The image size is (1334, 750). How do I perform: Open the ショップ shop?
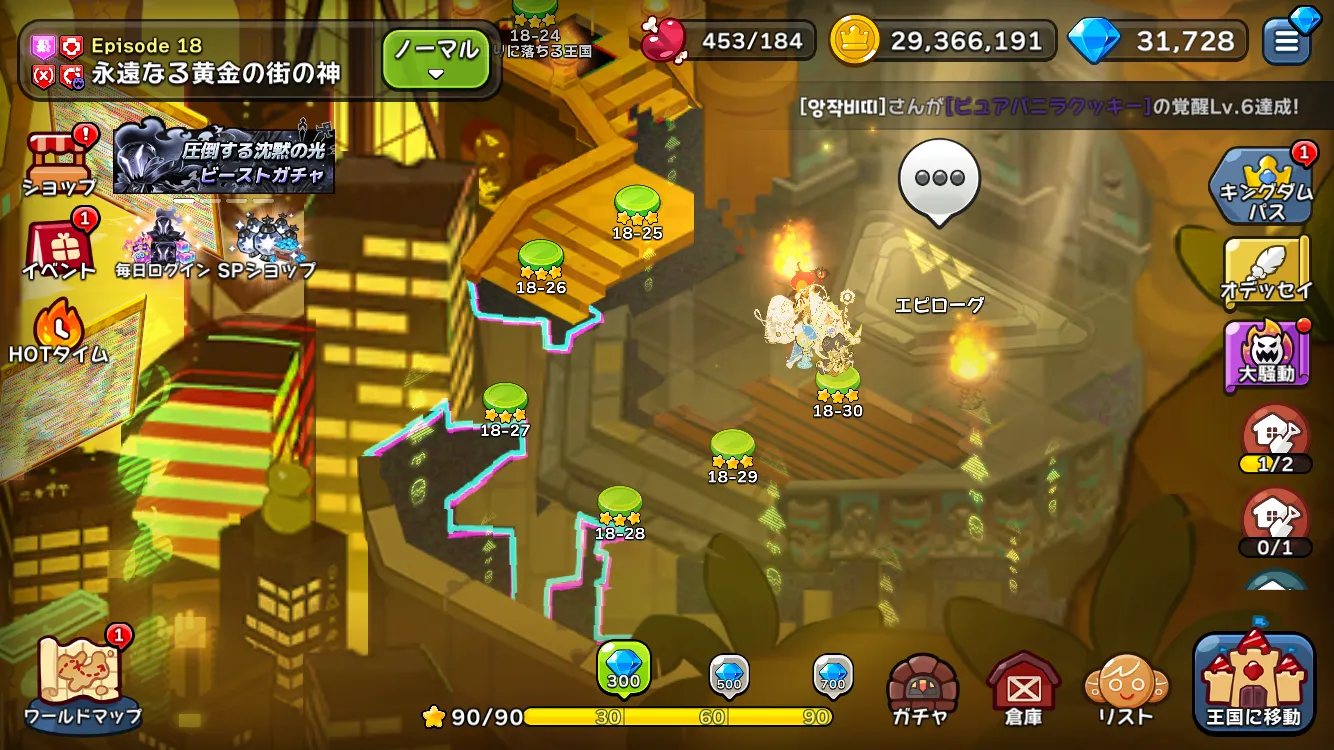[59, 160]
